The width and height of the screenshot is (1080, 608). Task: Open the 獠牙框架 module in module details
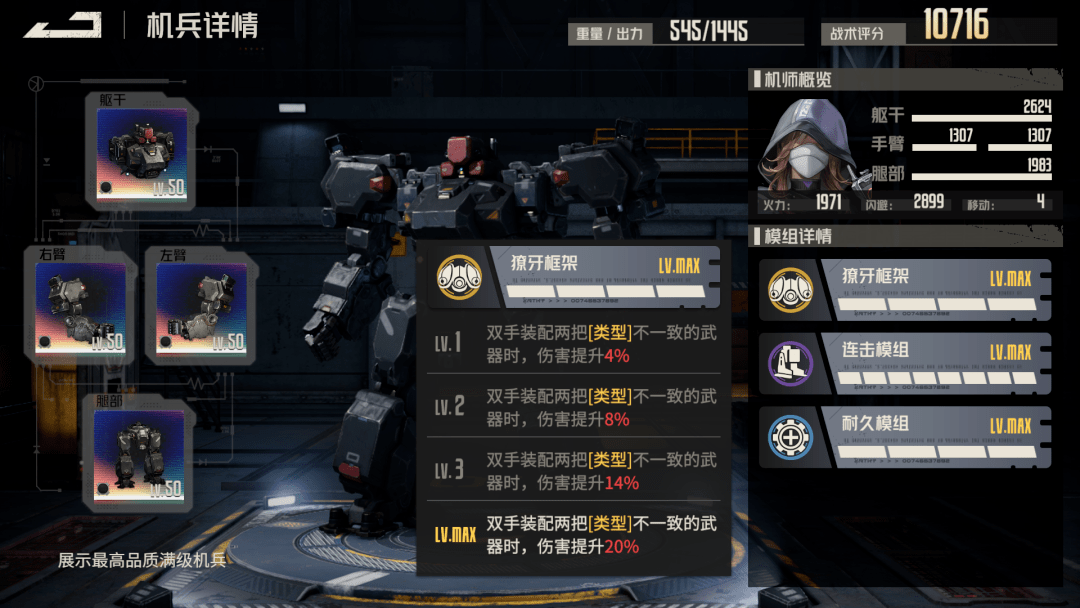point(905,289)
